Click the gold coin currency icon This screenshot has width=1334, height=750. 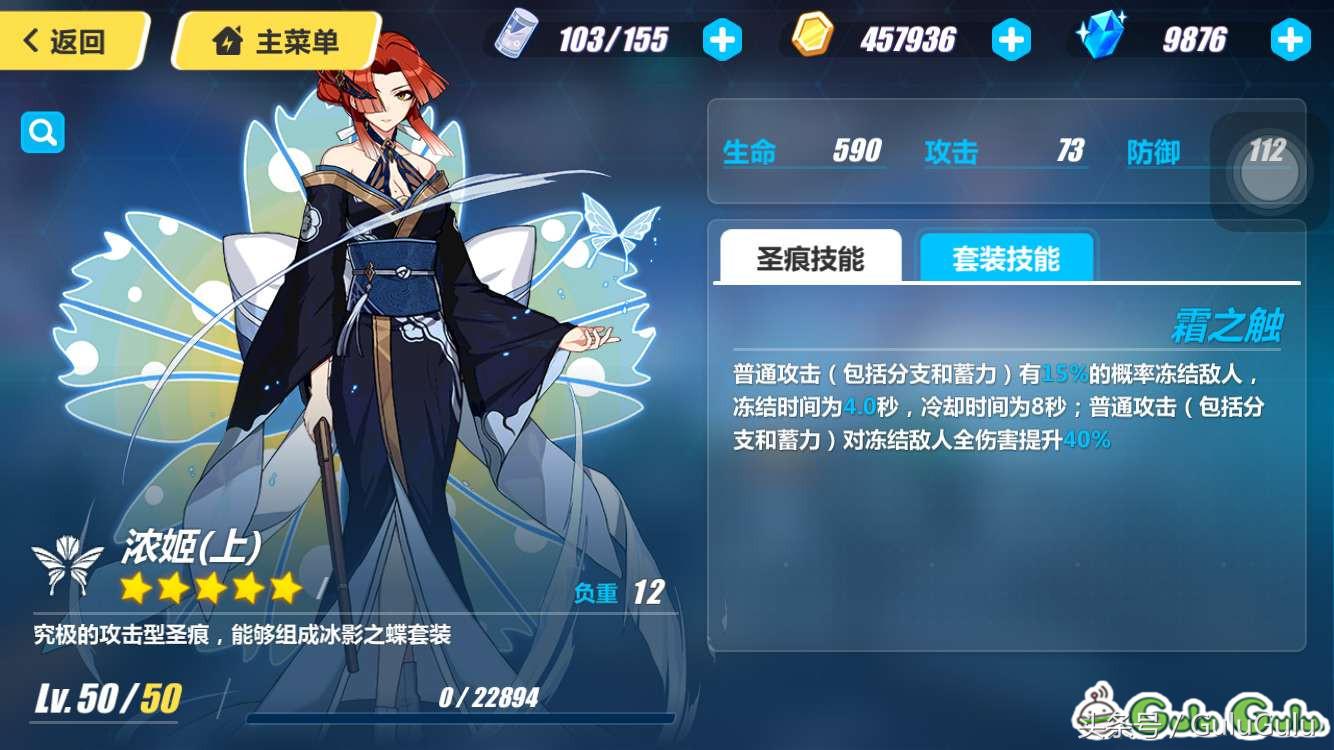point(812,37)
